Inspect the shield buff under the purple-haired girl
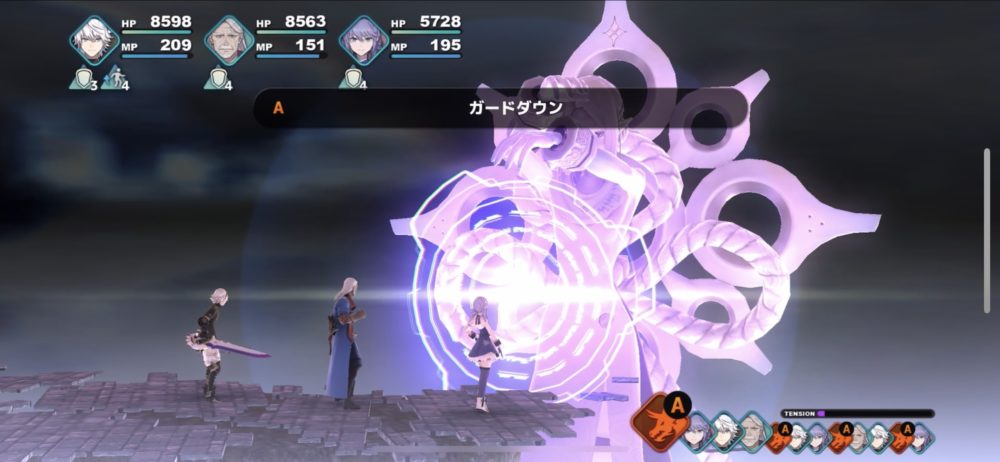The height and width of the screenshot is (462, 1000). tap(351, 79)
